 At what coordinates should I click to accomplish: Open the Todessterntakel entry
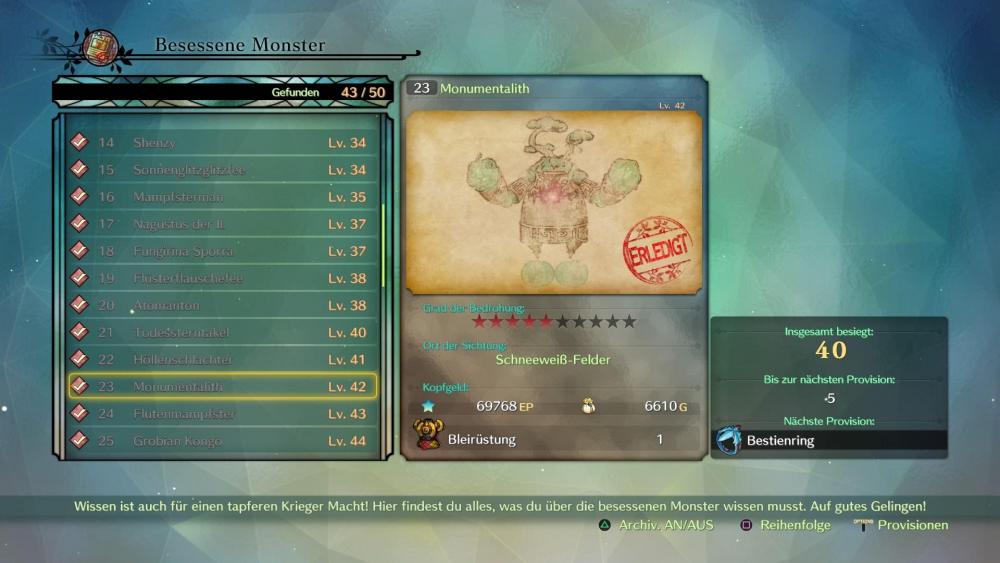[x=222, y=332]
